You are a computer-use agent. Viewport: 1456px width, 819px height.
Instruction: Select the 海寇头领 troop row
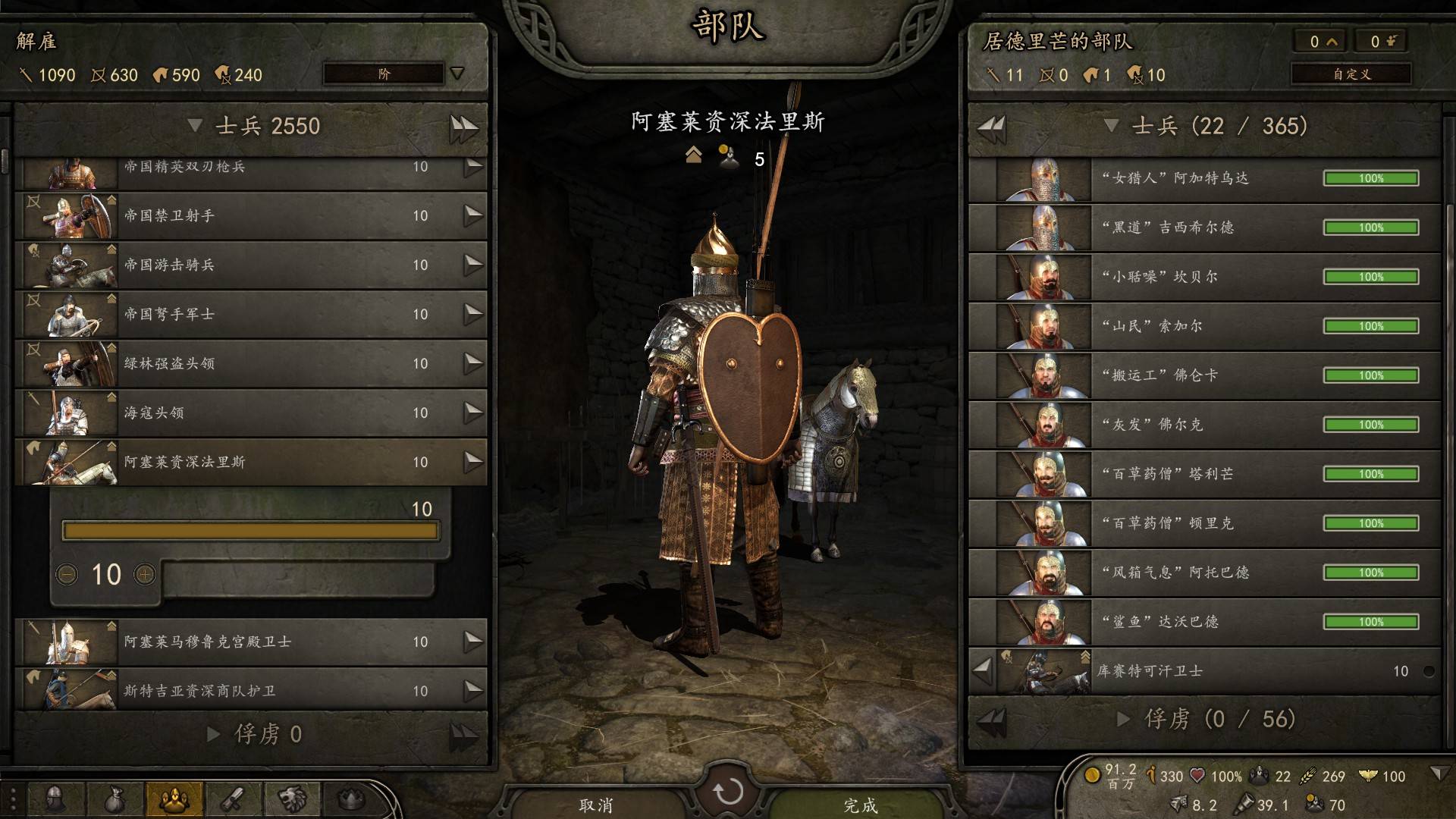pyautogui.click(x=250, y=413)
